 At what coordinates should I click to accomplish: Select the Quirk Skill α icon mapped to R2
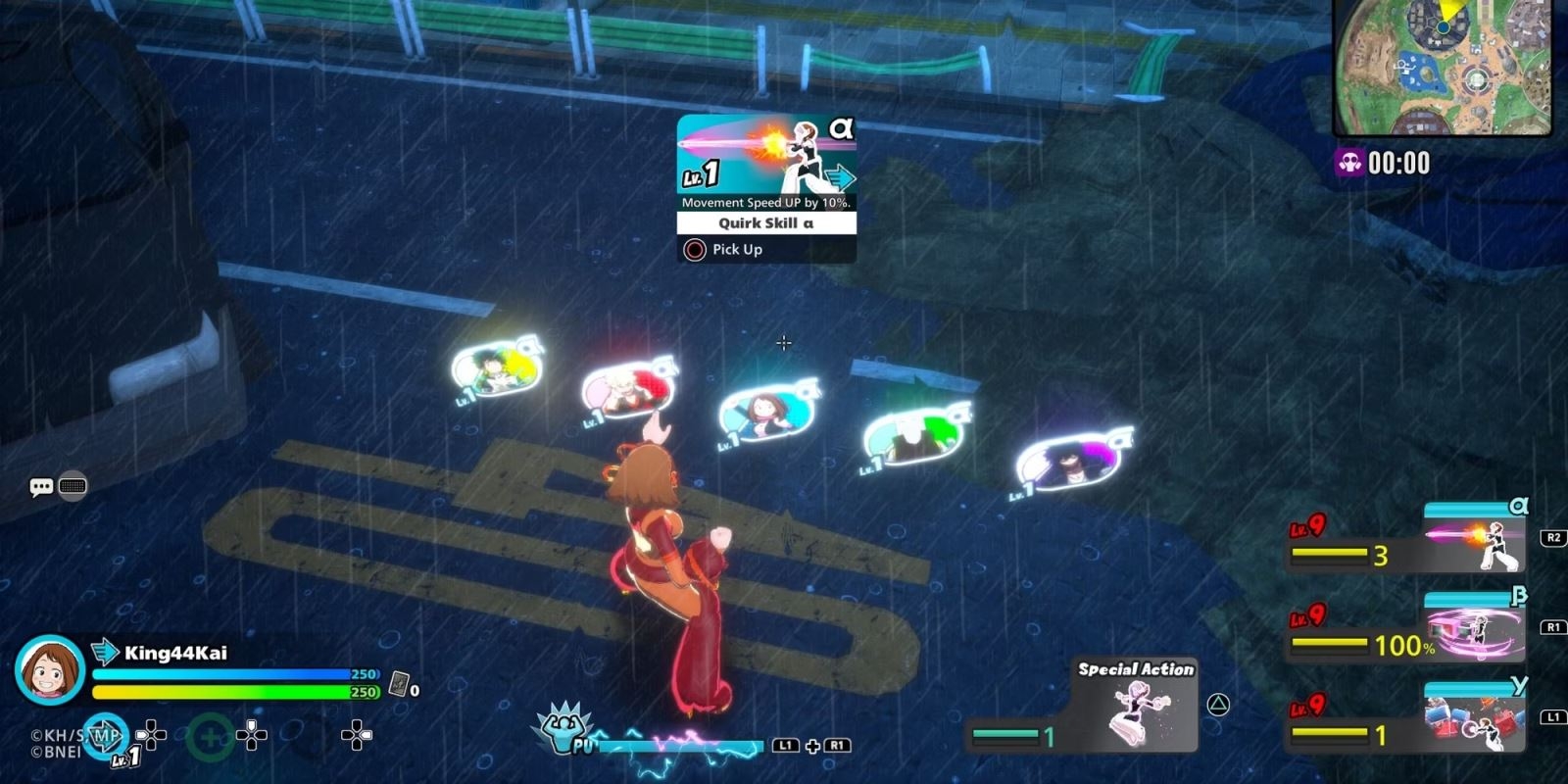1470,545
